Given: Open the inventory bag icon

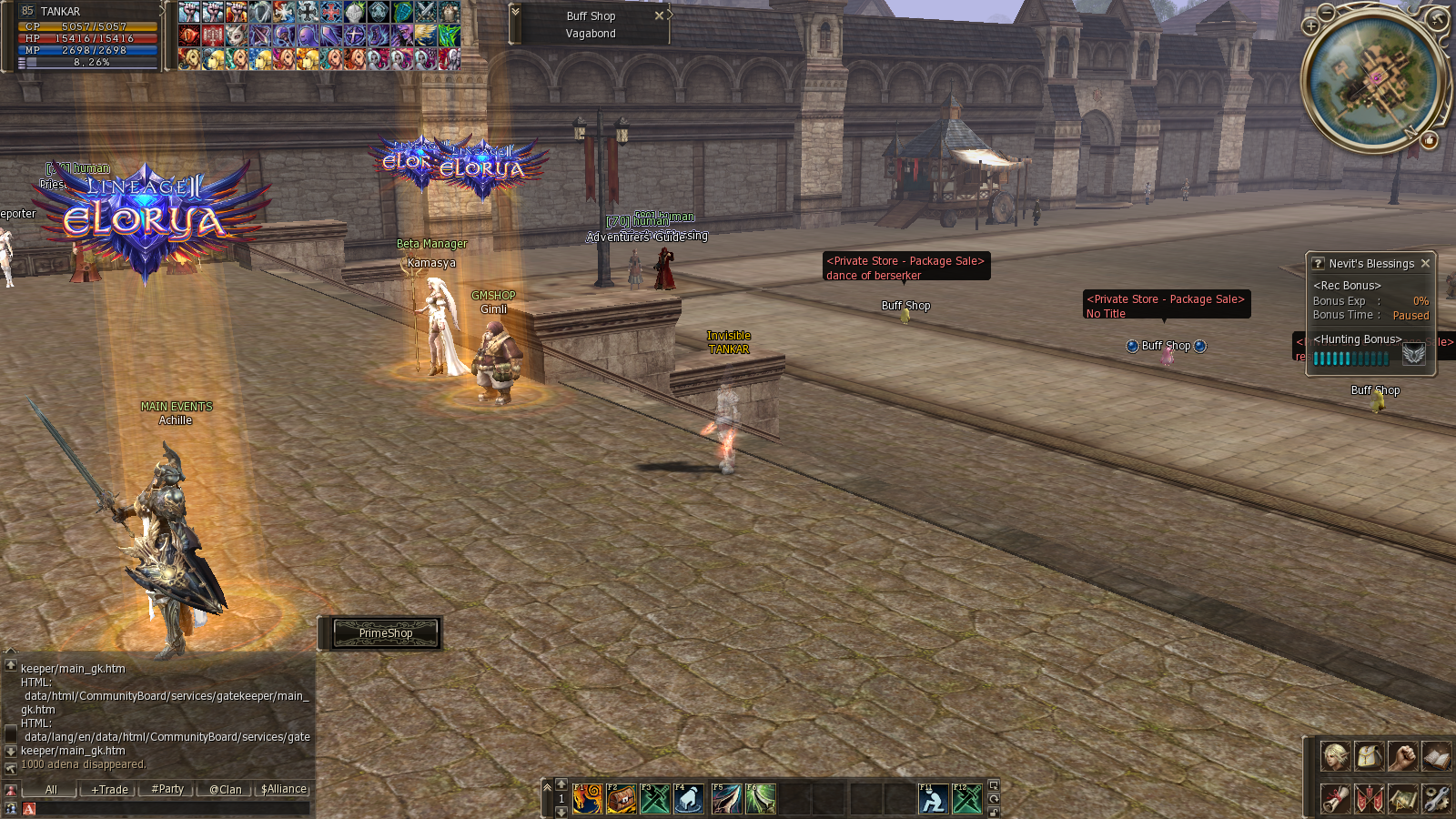Looking at the screenshot, I should tap(1369, 756).
